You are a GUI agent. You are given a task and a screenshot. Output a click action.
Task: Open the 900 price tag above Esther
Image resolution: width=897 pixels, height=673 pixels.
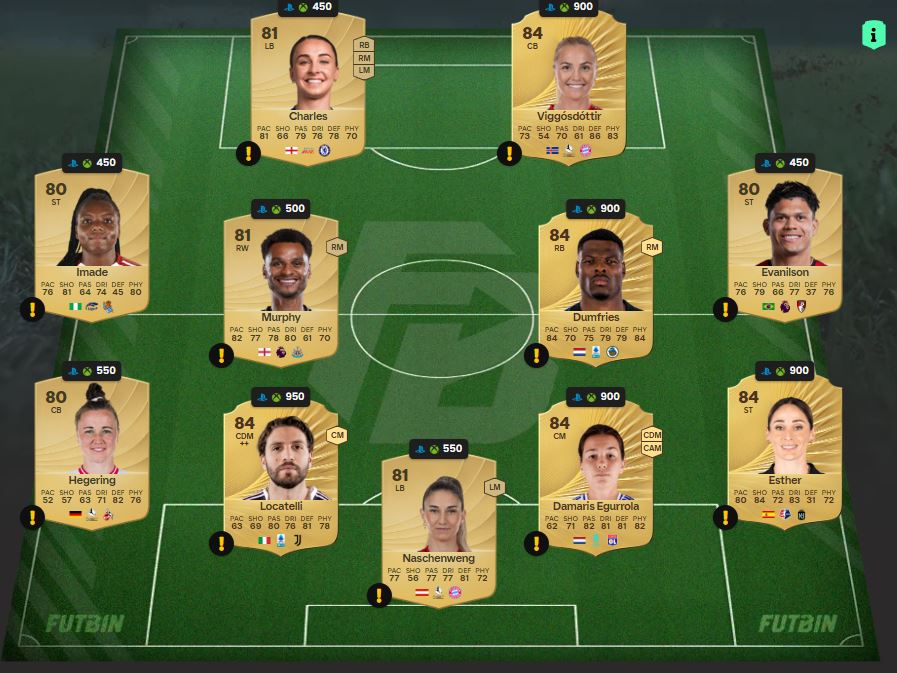(785, 371)
